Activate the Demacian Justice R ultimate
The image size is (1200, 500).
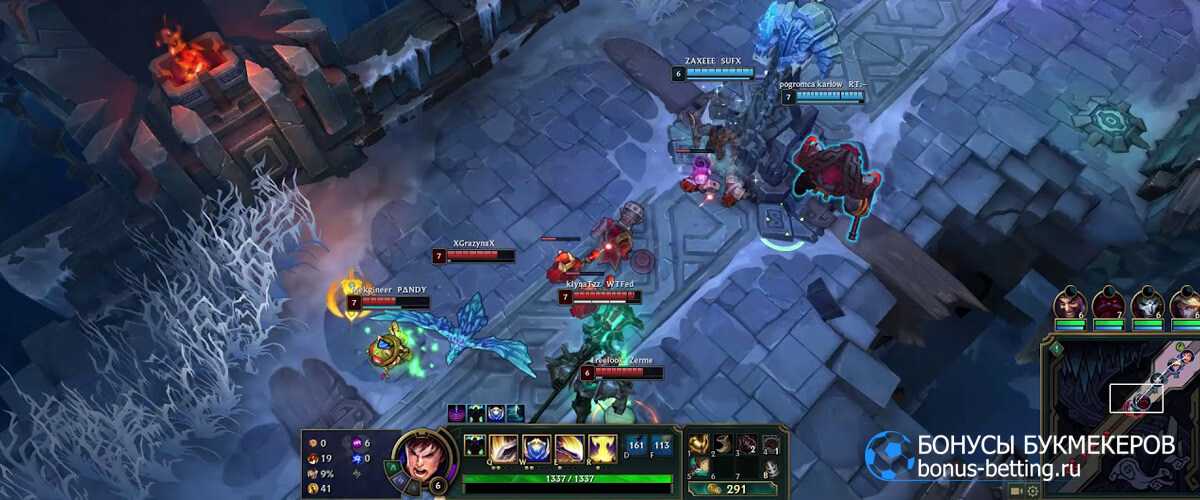coord(602,447)
